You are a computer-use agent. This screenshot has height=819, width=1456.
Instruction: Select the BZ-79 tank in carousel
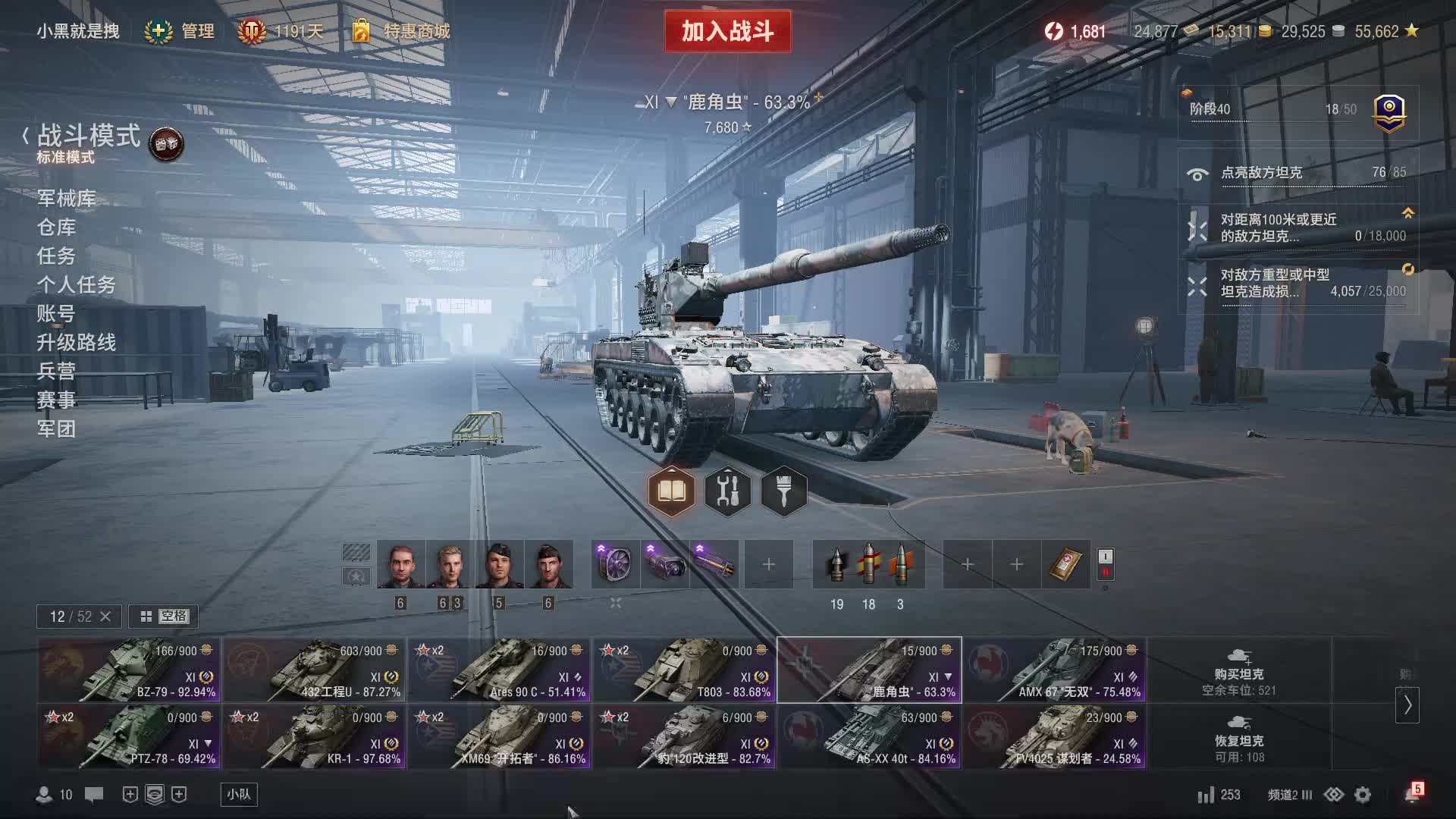coord(129,670)
